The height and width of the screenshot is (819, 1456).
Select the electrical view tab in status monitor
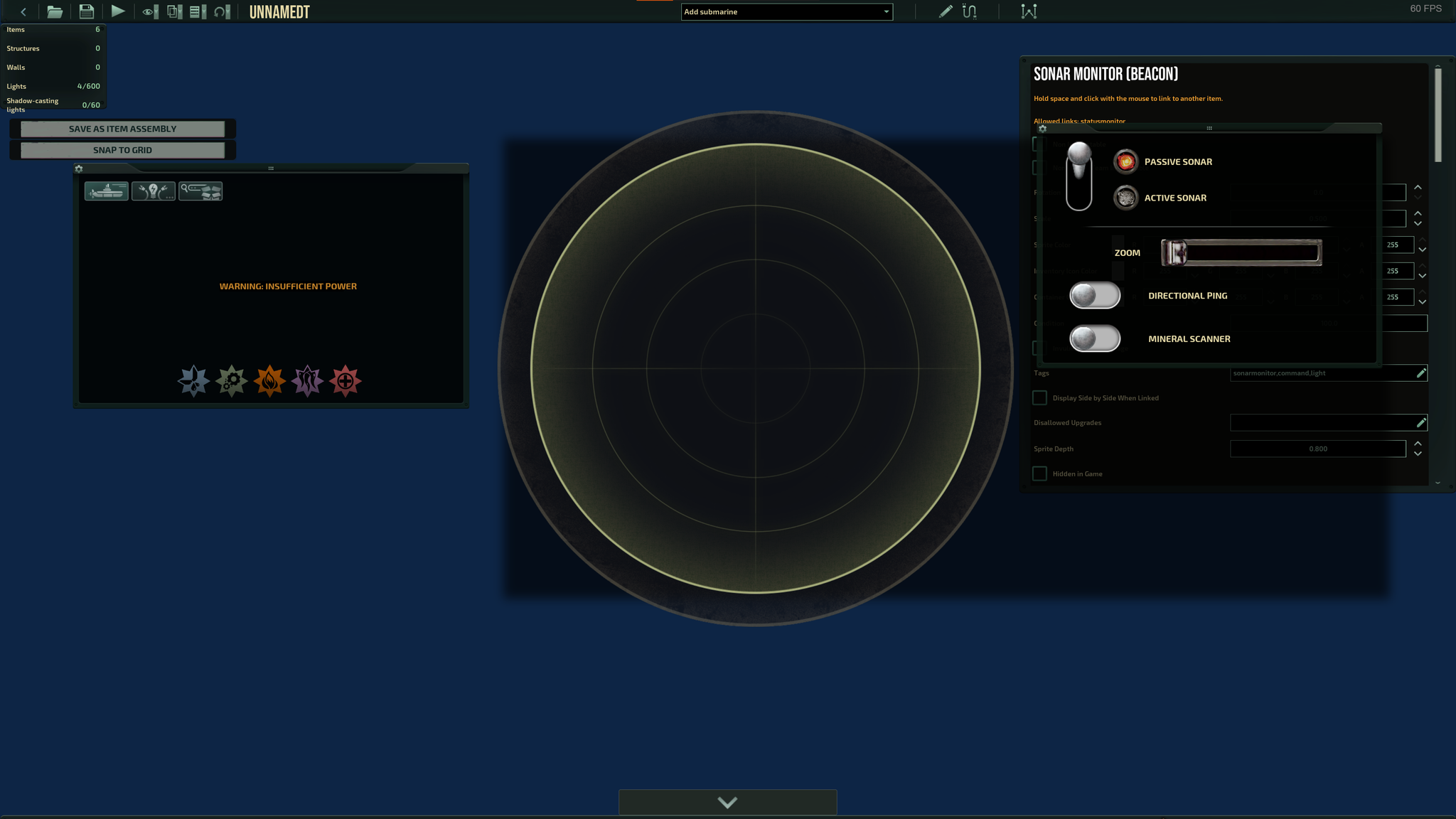pos(153,191)
